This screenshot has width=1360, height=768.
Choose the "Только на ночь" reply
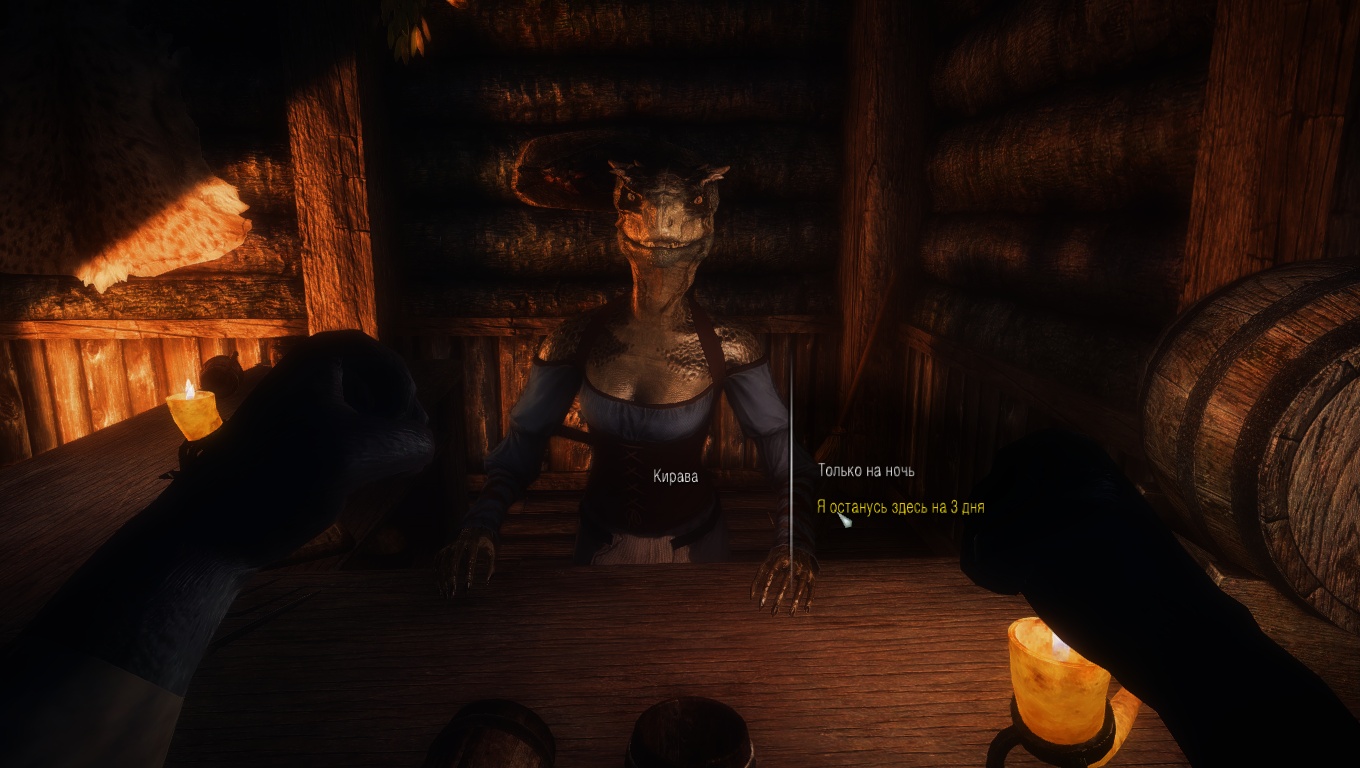click(x=866, y=471)
